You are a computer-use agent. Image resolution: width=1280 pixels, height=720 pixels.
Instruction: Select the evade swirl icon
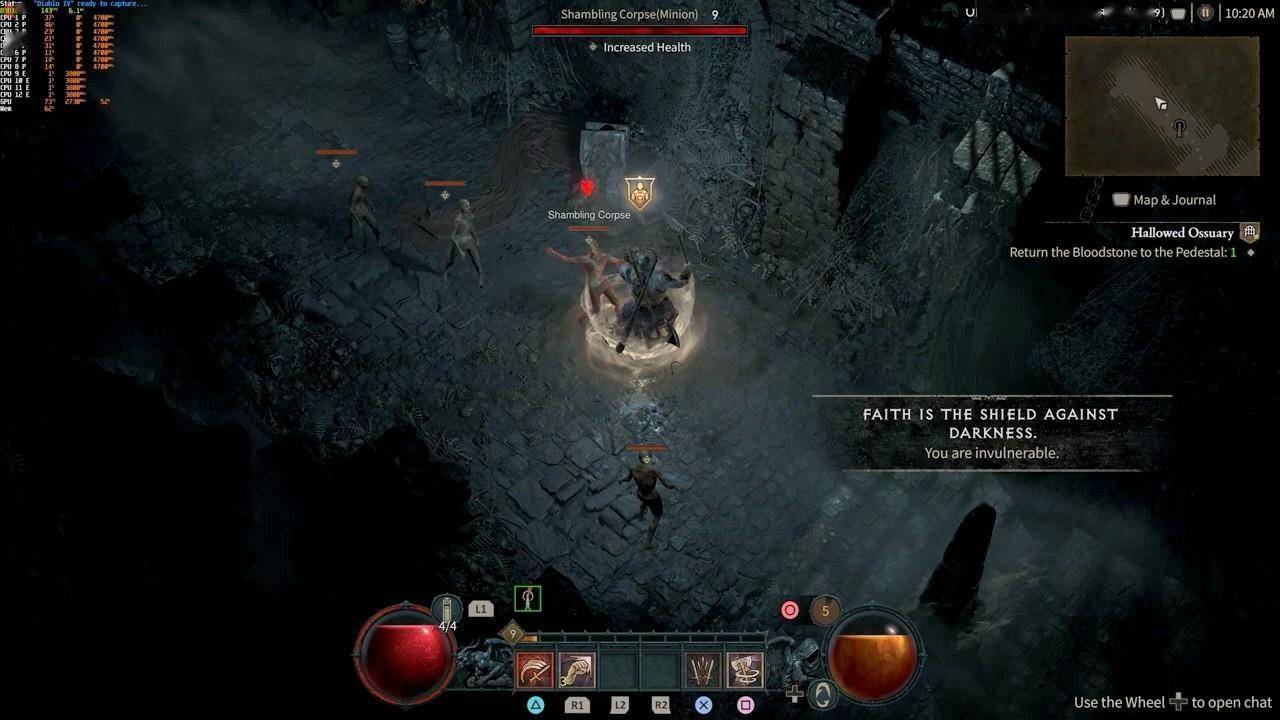click(822, 693)
